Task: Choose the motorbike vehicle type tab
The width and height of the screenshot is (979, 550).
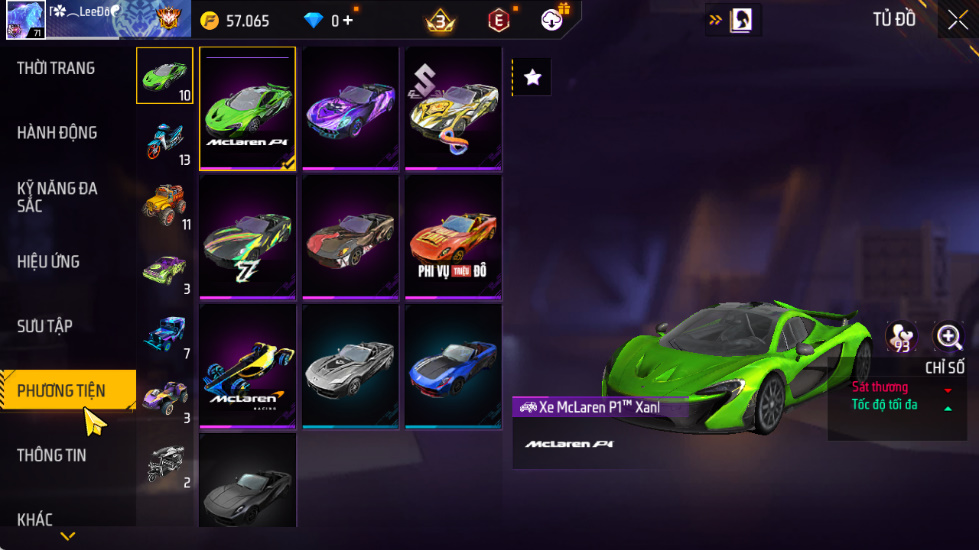Action: point(165,141)
